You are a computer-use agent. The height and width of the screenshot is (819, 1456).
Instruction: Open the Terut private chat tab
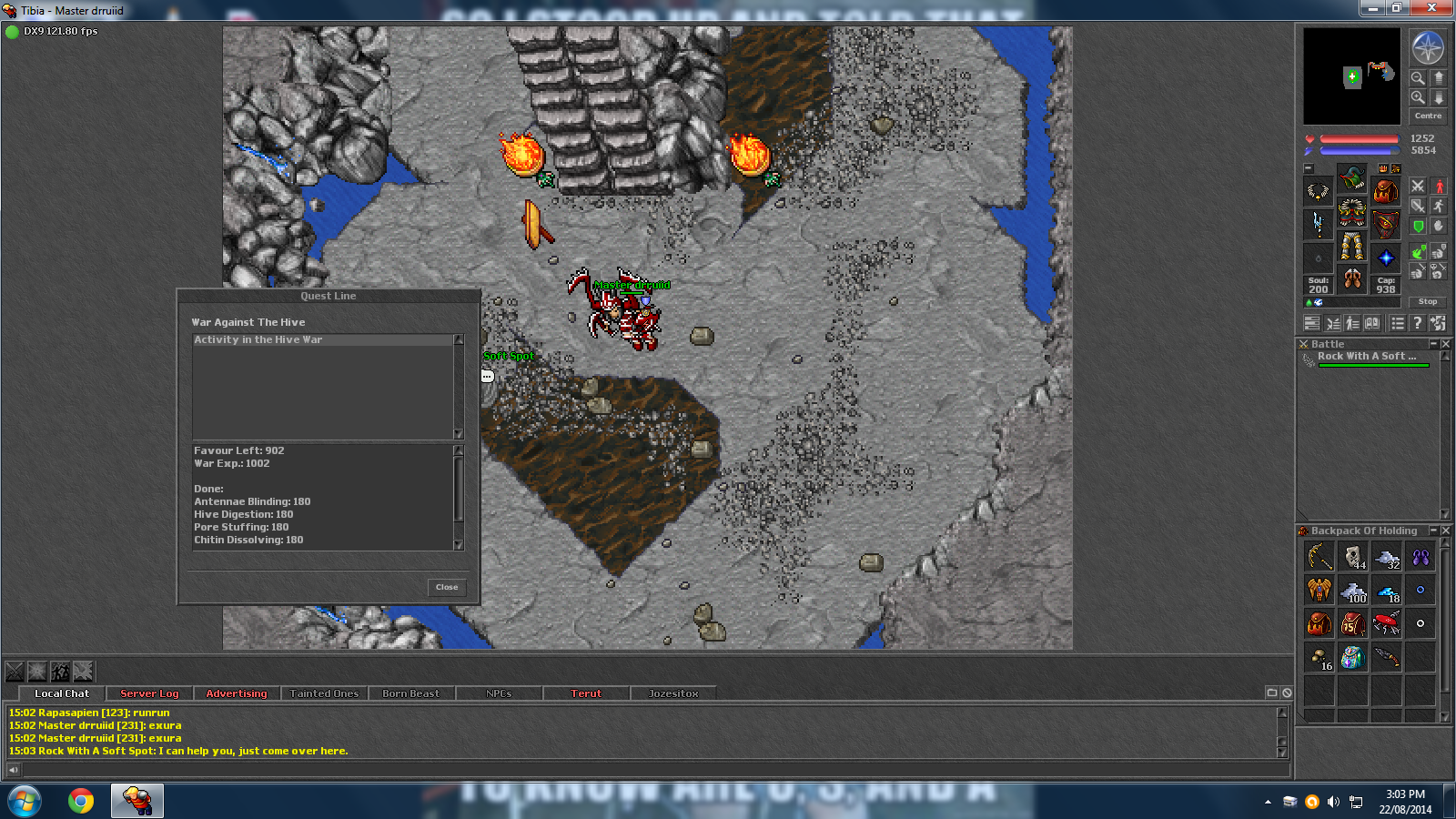point(586,693)
